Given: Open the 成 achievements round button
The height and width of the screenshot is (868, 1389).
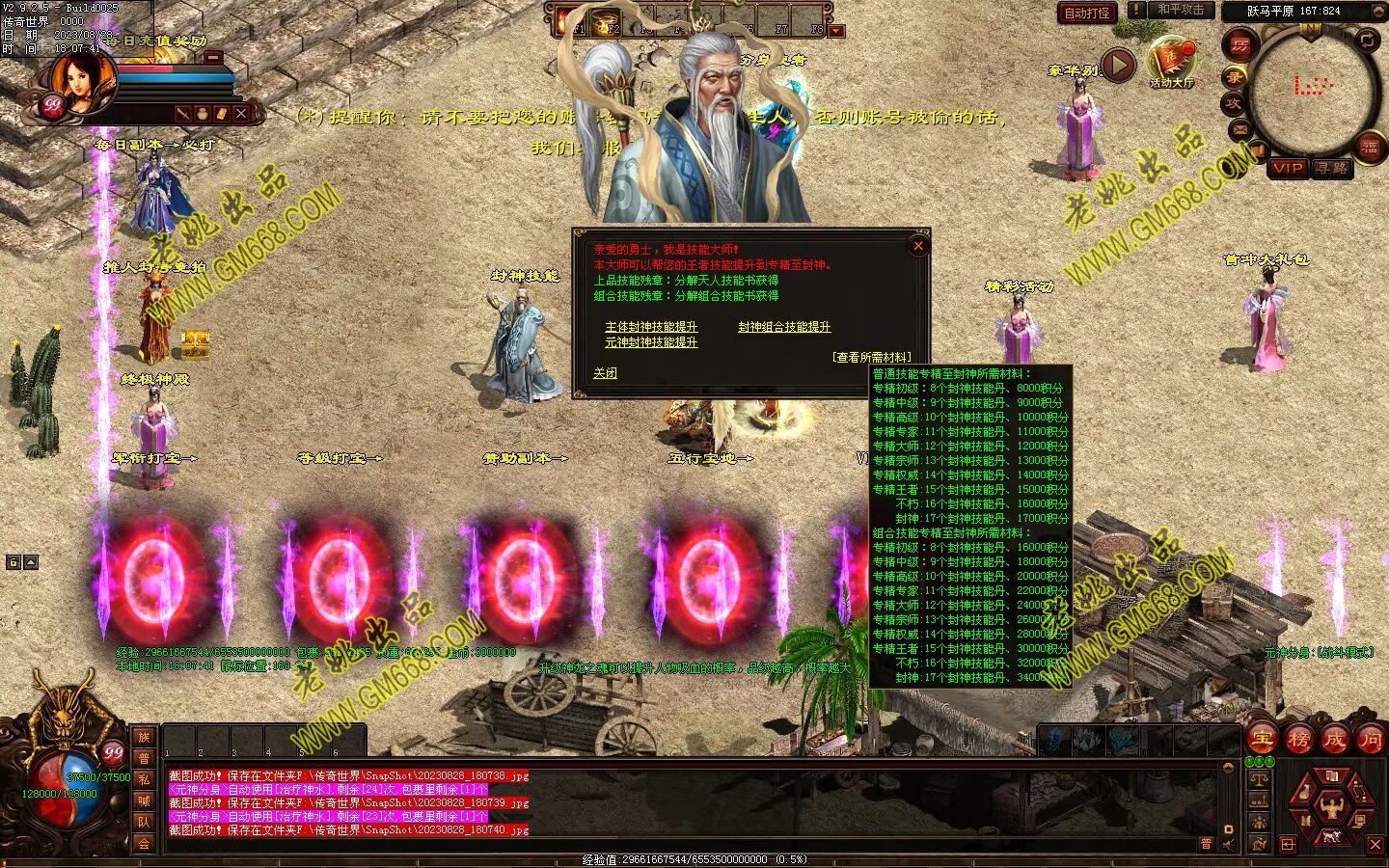Looking at the screenshot, I should pyautogui.click(x=1334, y=740).
